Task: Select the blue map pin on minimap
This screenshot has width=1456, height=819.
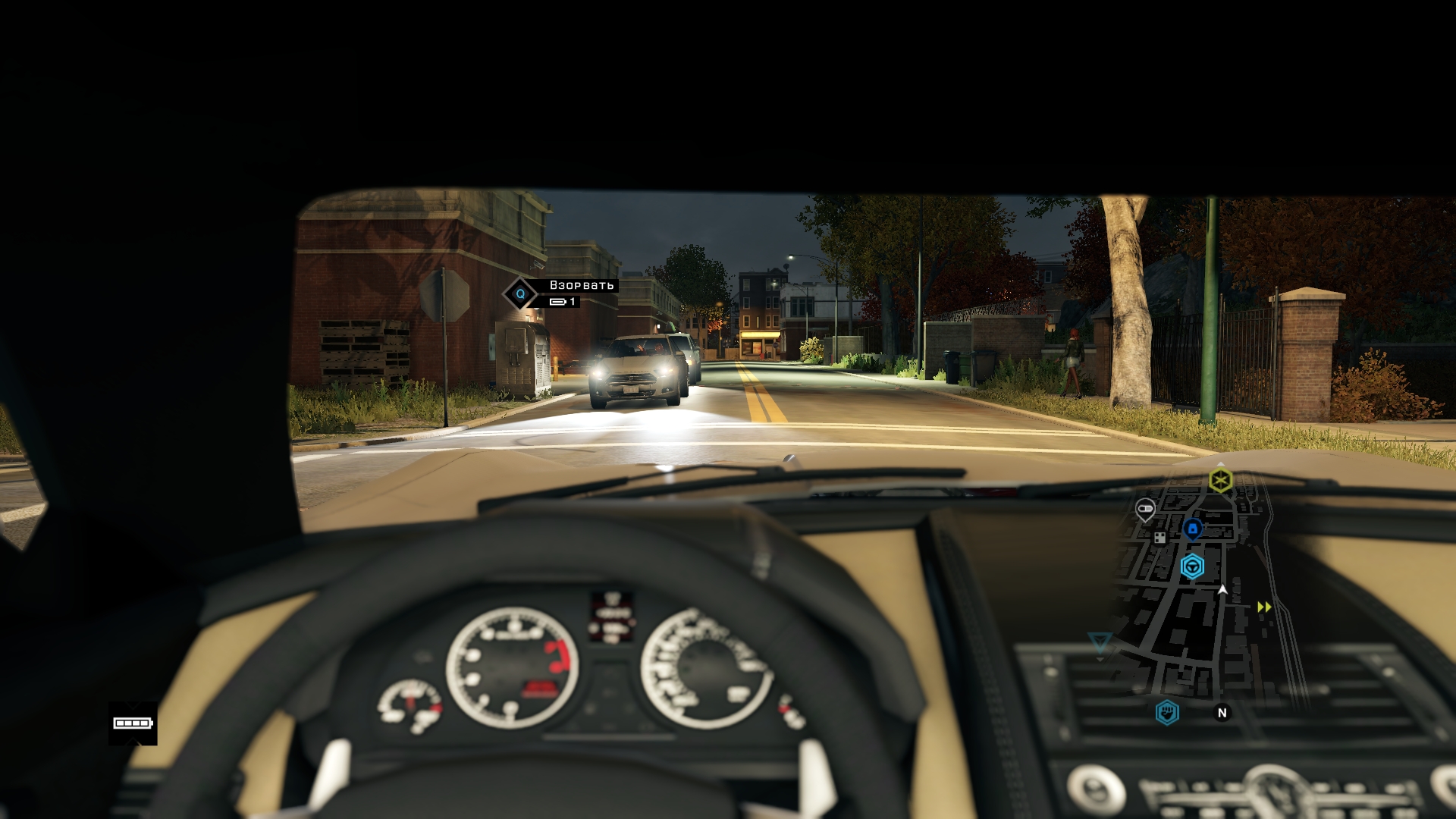Action: pyautogui.click(x=1192, y=528)
